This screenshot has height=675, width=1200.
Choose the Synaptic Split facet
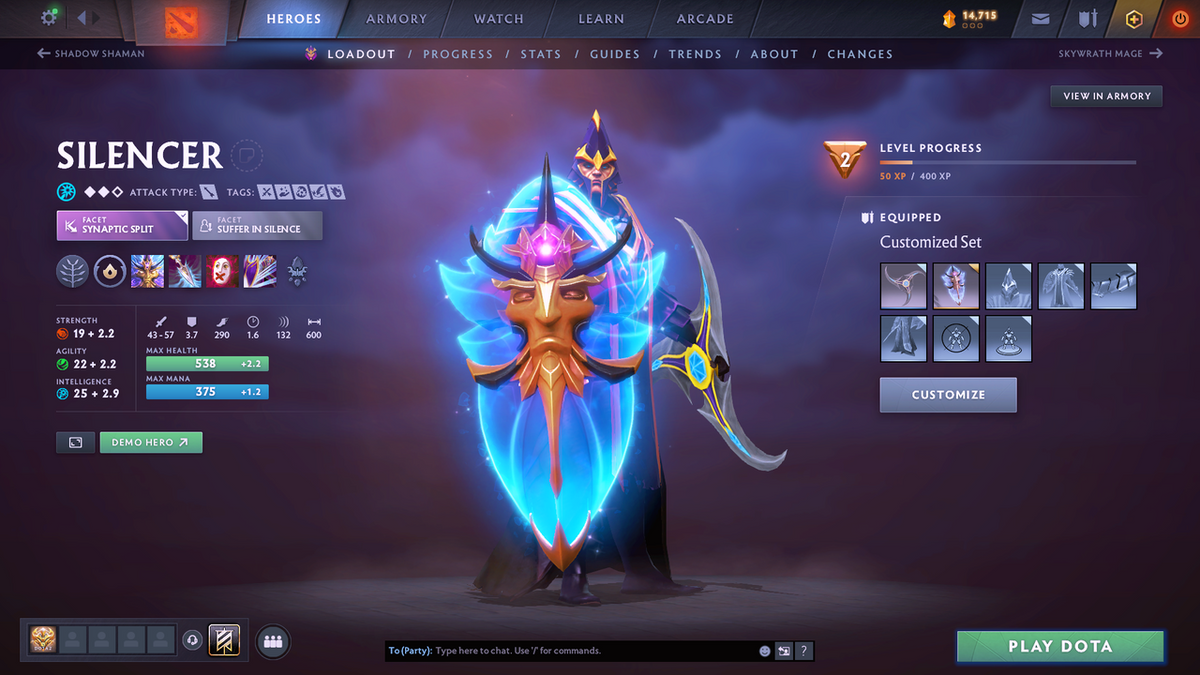(x=122, y=225)
